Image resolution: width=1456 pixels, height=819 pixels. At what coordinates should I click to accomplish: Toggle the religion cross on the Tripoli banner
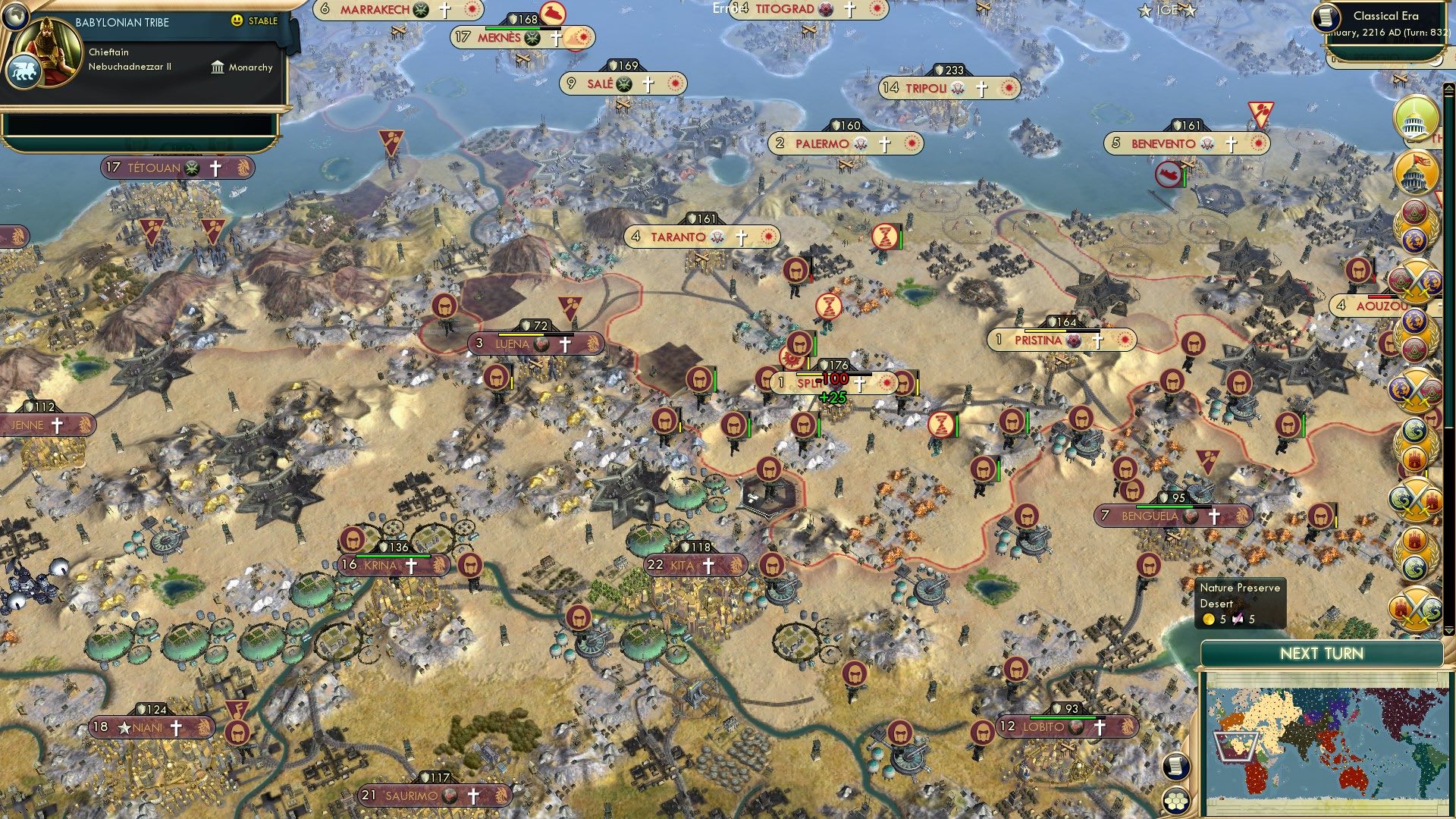click(x=982, y=87)
